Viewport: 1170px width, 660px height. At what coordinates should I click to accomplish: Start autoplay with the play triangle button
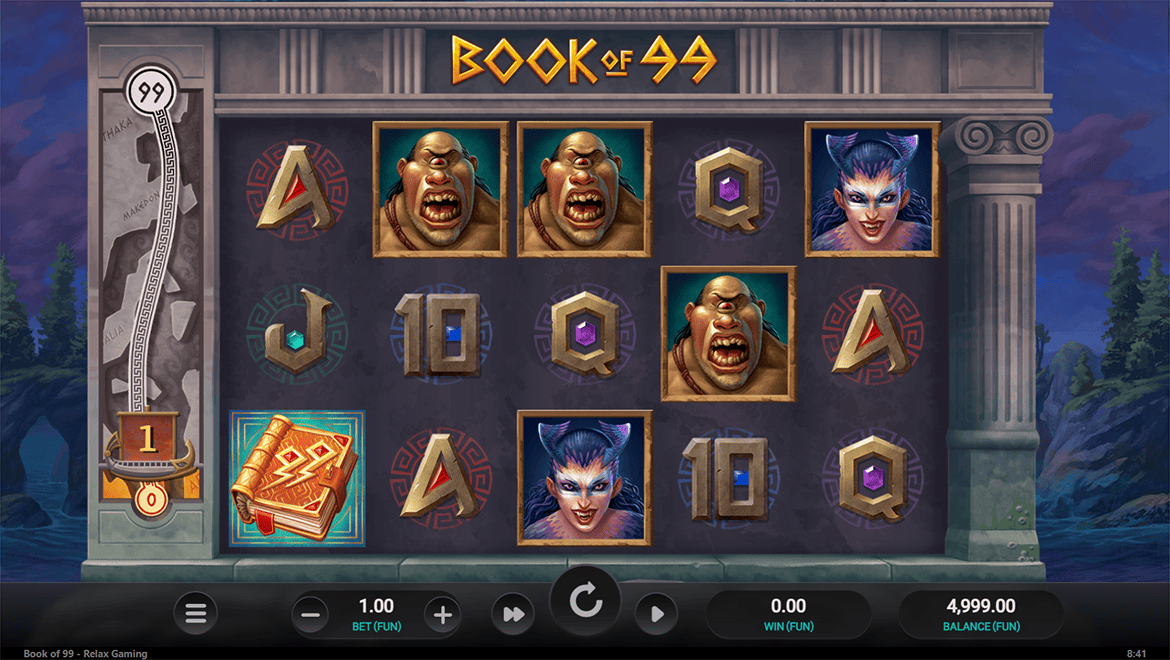(657, 614)
